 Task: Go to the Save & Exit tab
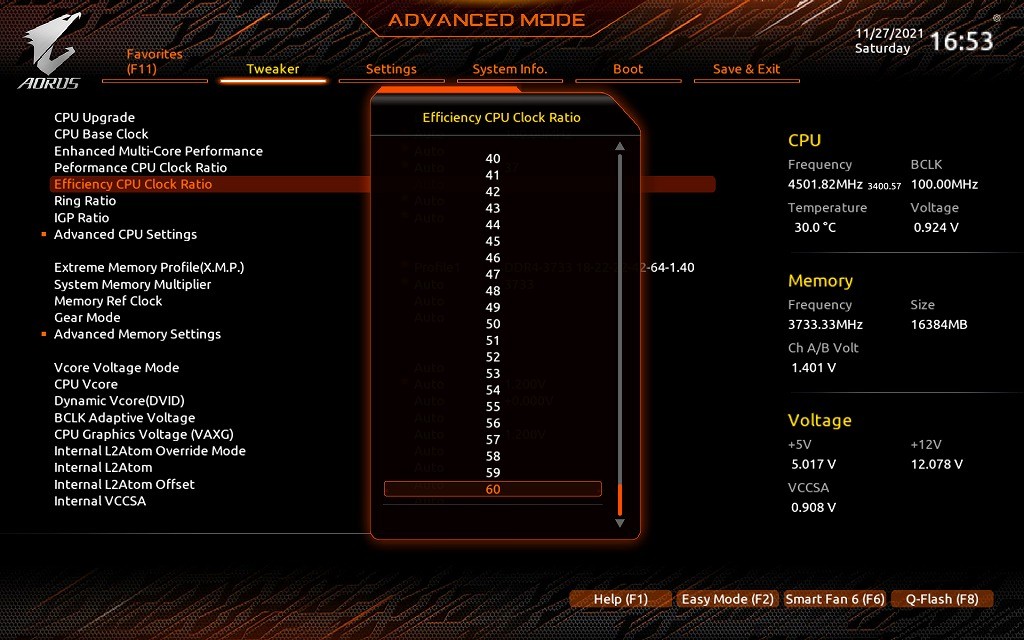pos(746,69)
